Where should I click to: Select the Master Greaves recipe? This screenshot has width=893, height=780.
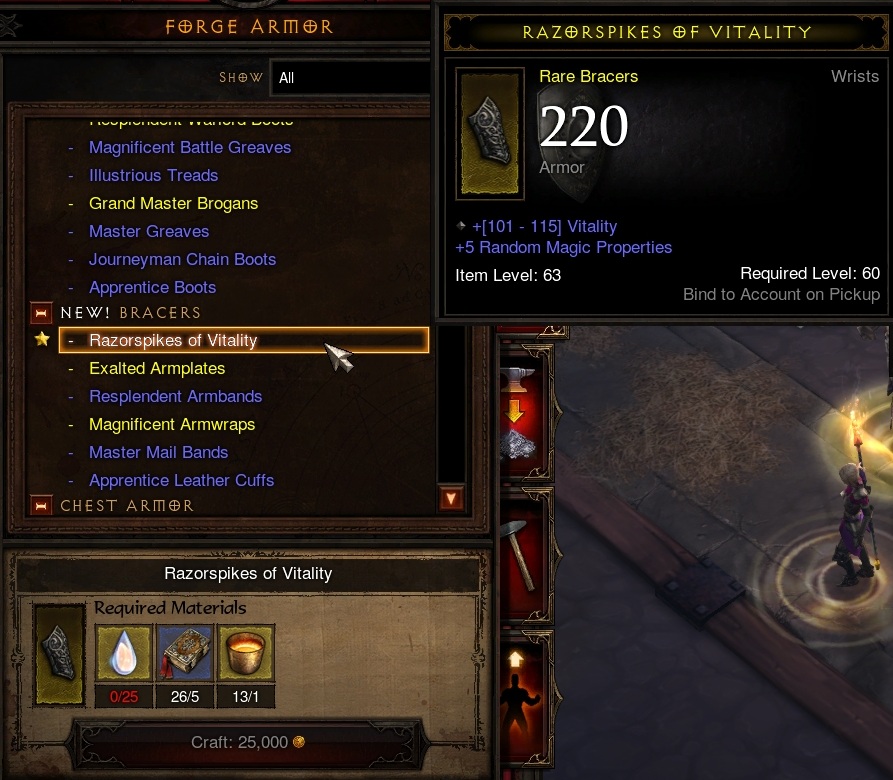[149, 232]
